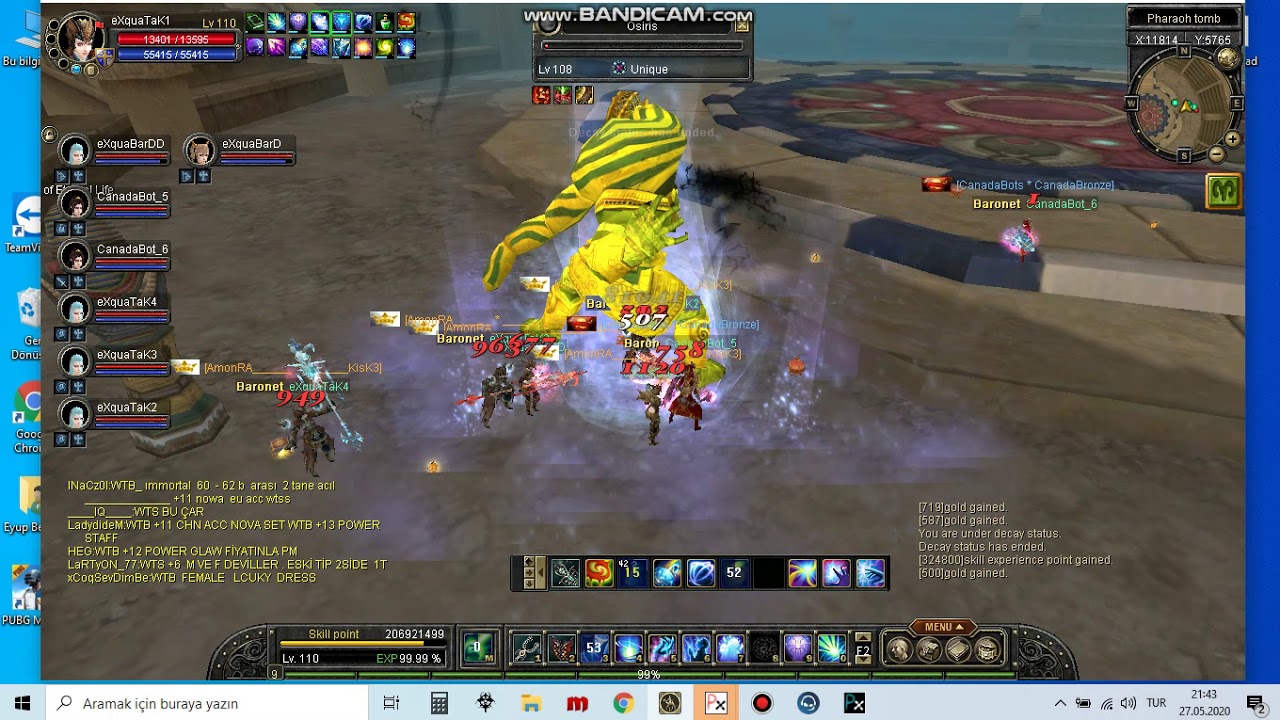Zoom out the minimap with minus button
Image resolution: width=1280 pixels, height=720 pixels.
(x=1216, y=154)
